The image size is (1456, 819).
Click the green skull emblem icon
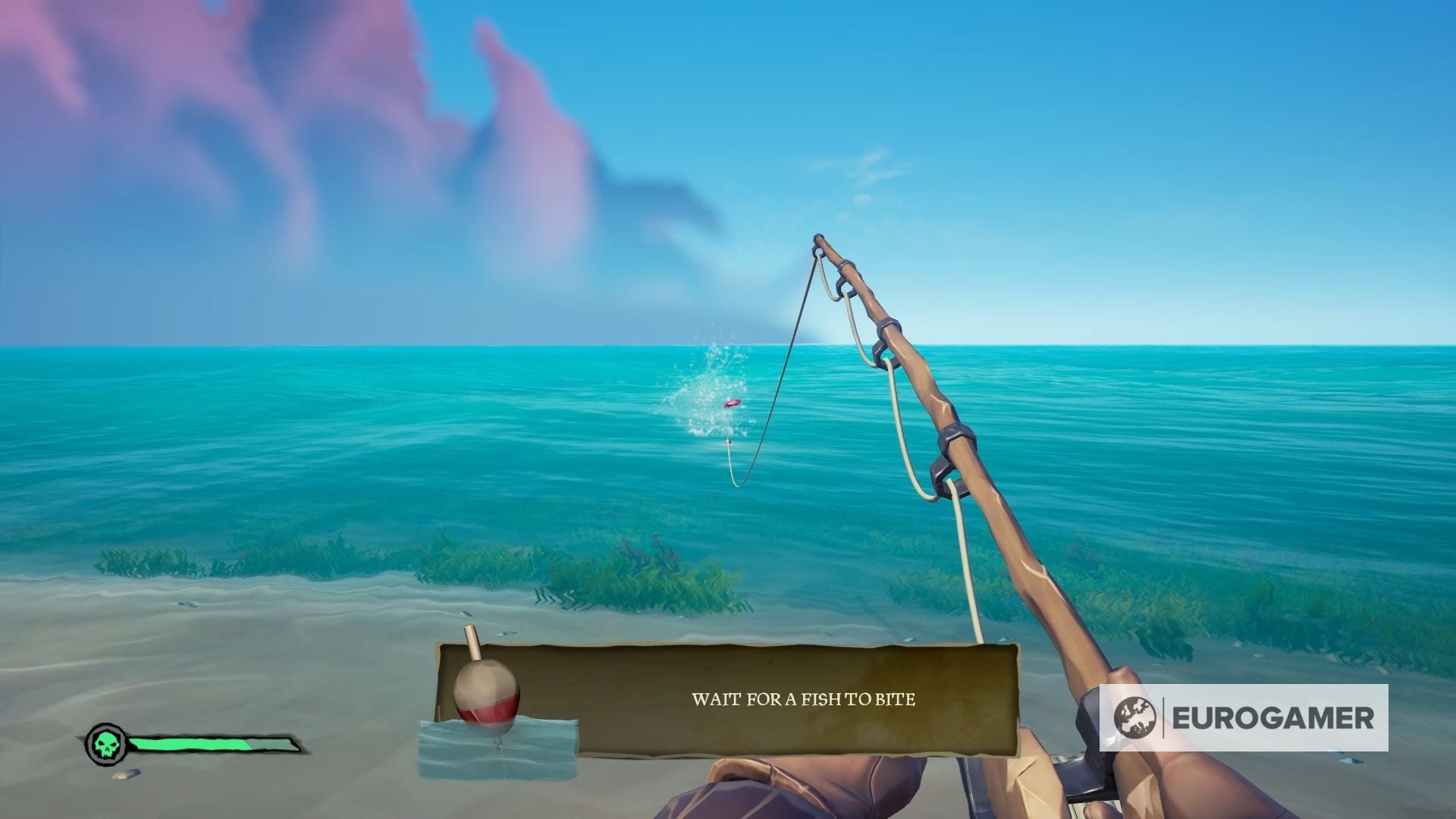(x=105, y=744)
